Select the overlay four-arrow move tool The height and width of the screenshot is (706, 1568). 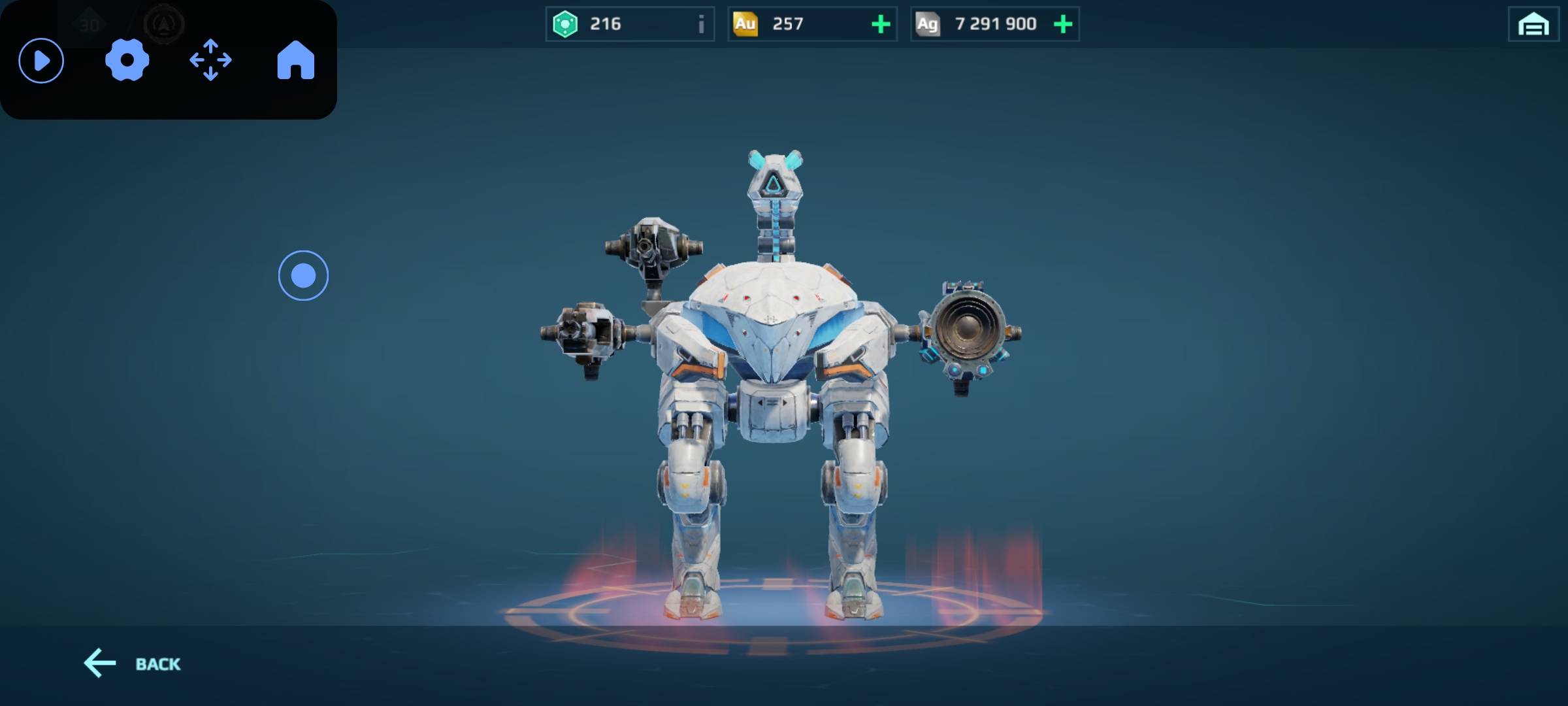pos(210,61)
